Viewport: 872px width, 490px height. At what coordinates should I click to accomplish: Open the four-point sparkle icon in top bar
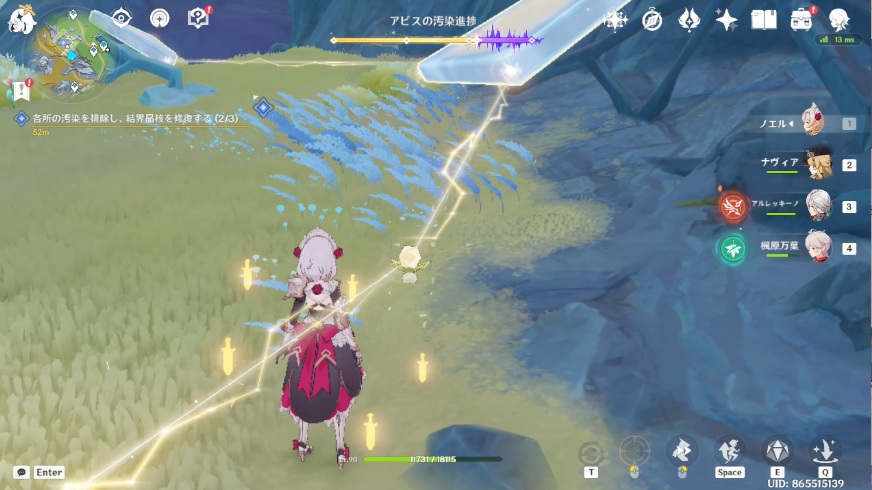click(x=615, y=19)
